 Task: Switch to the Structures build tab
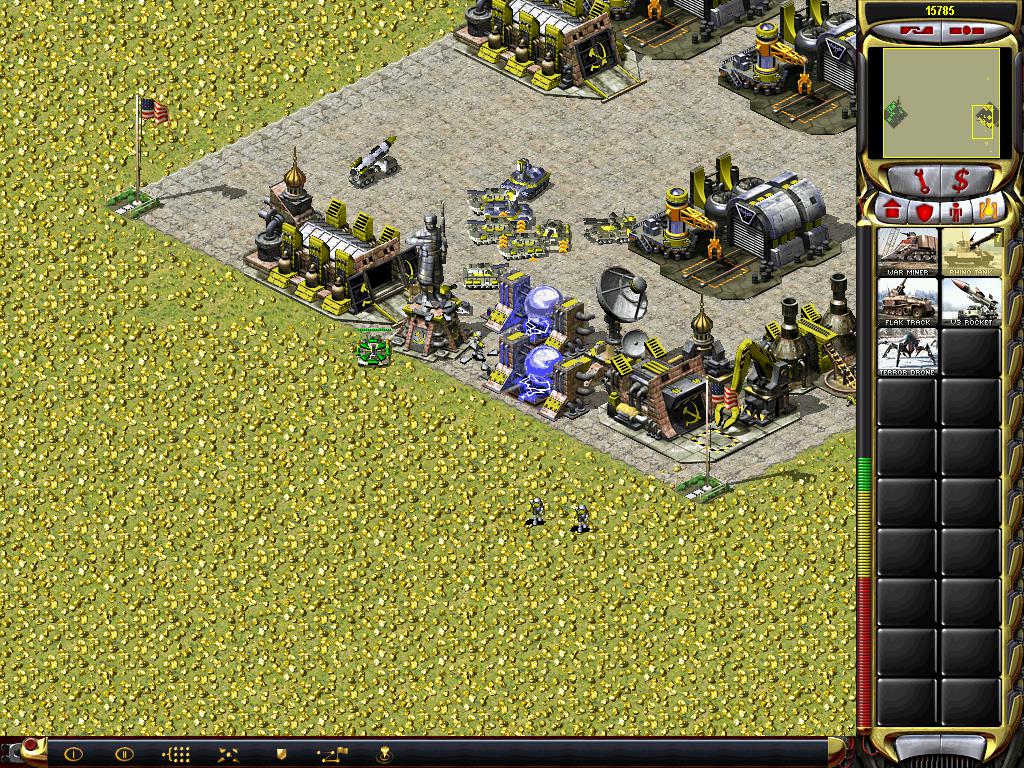[892, 211]
